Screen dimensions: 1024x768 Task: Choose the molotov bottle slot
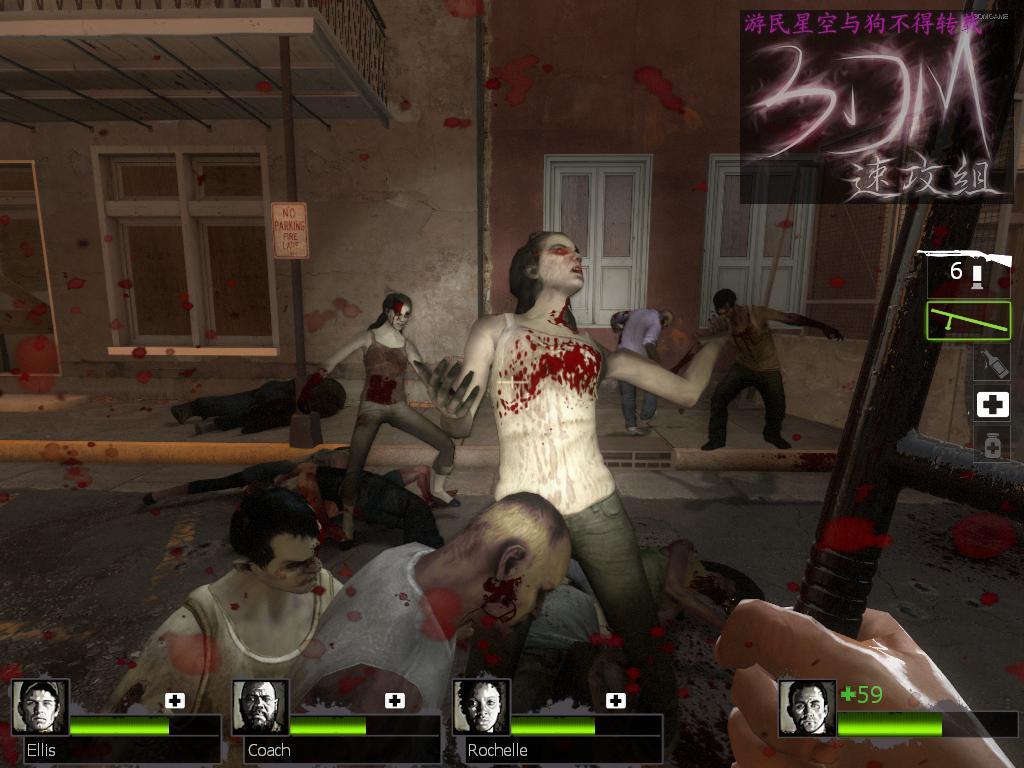pos(992,362)
